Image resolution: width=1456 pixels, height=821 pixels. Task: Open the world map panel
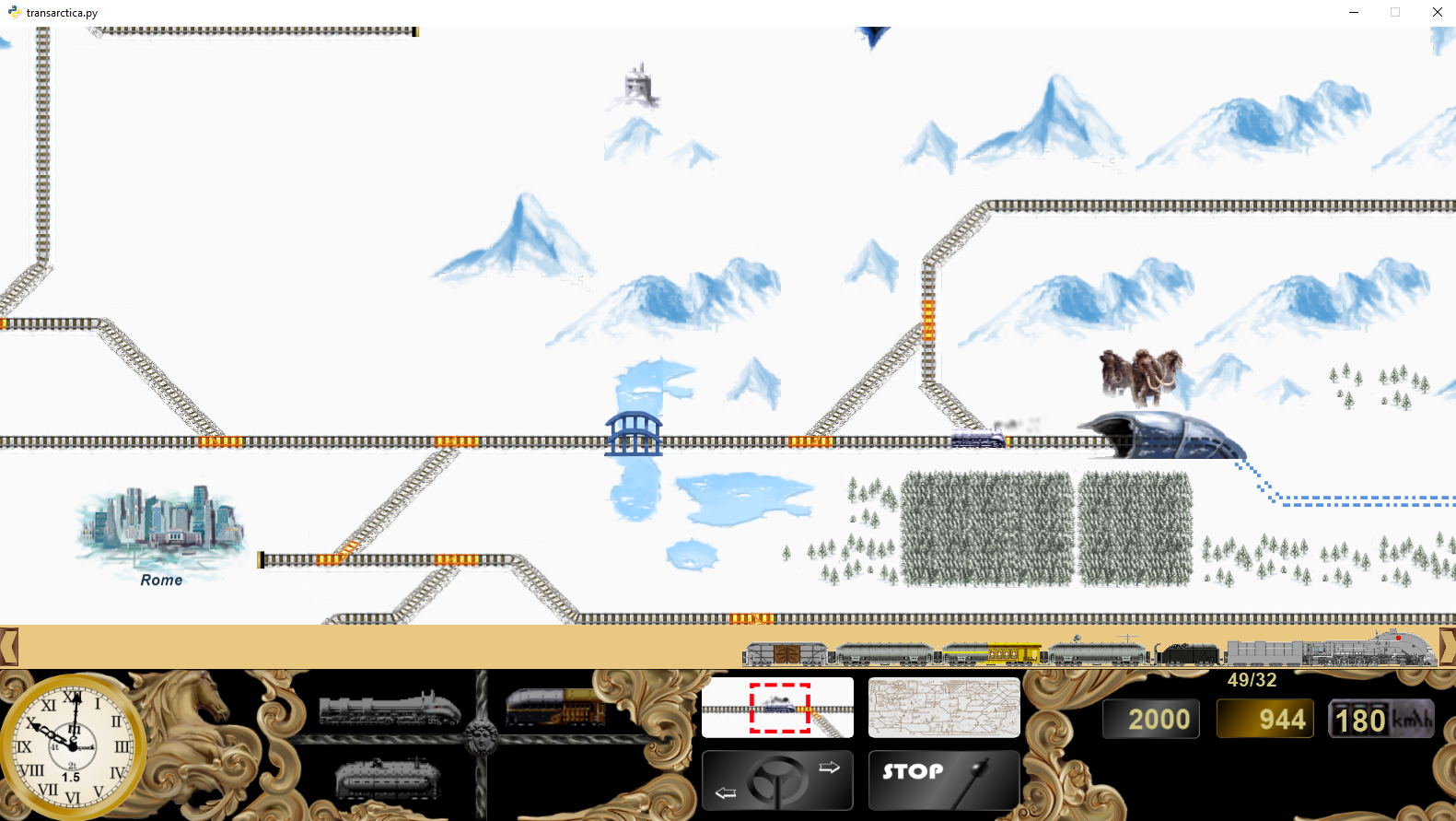[x=943, y=707]
